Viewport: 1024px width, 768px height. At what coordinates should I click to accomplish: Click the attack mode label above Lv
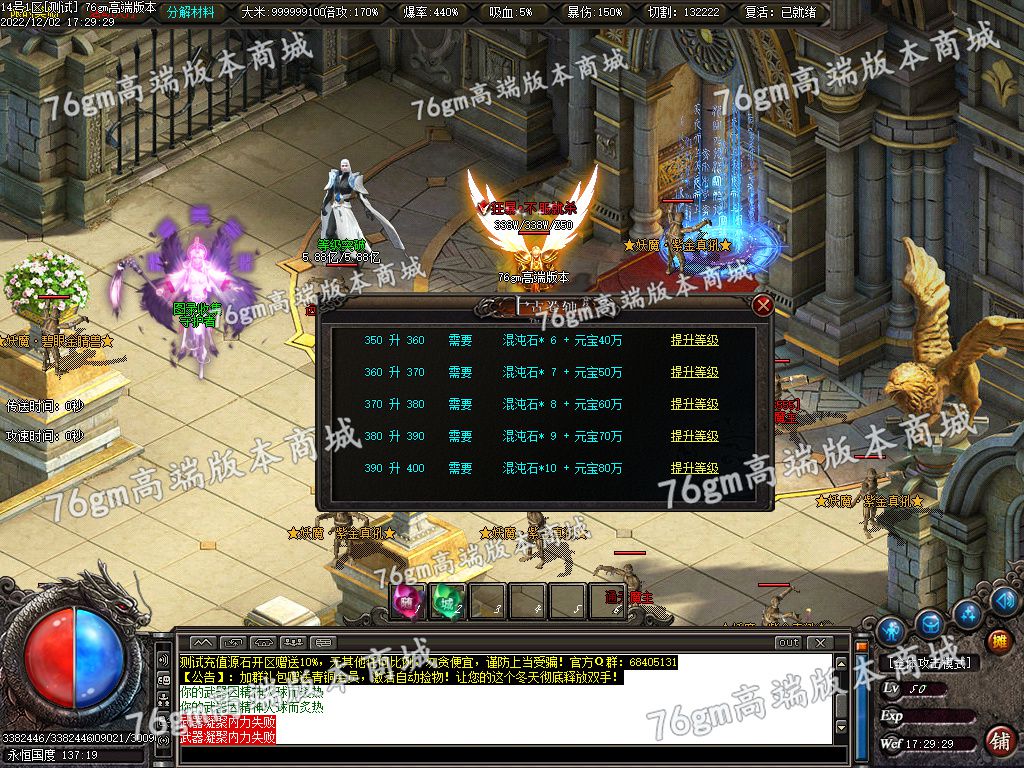click(x=932, y=662)
